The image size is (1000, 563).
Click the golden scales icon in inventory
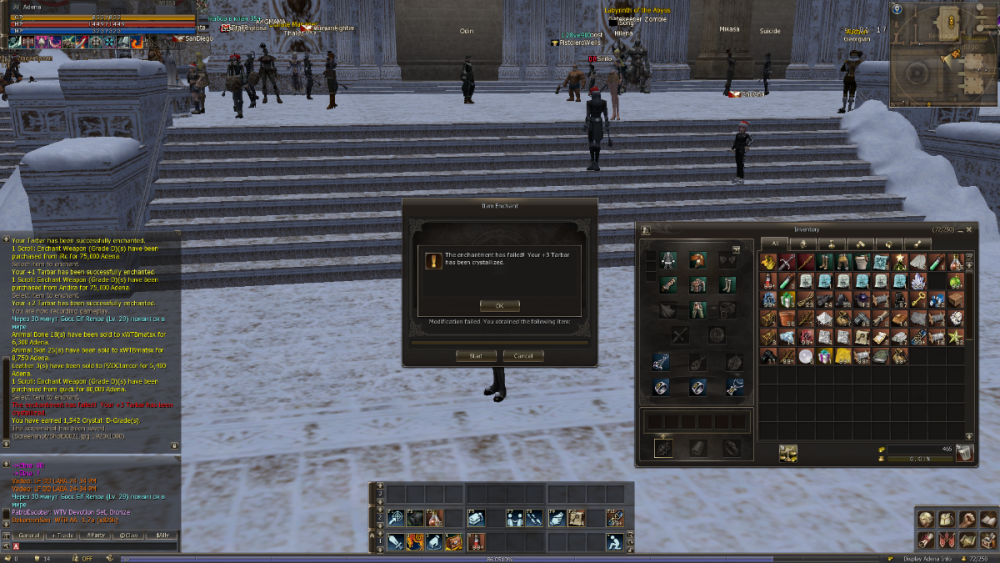789,453
